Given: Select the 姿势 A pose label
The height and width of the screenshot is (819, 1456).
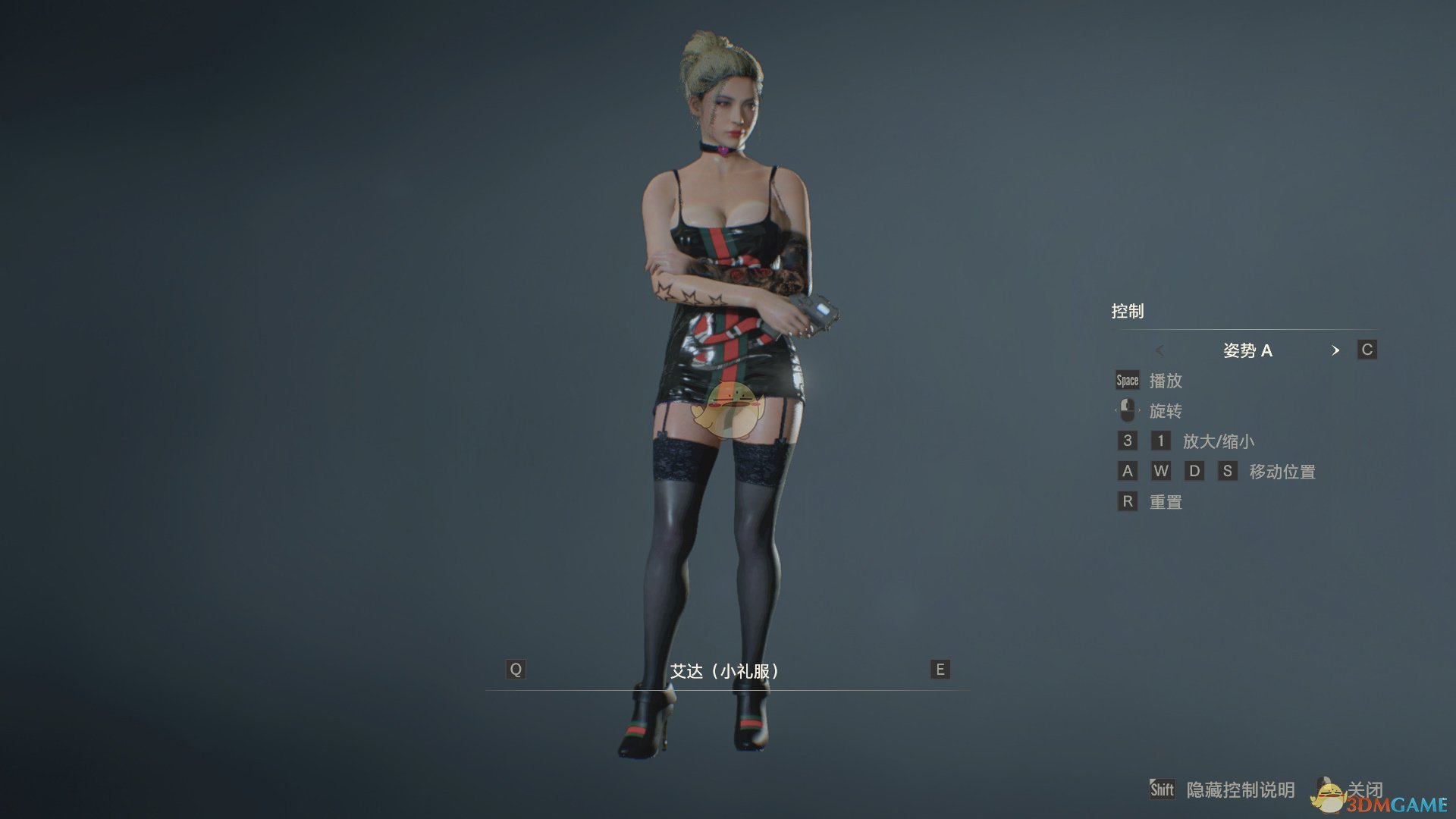Looking at the screenshot, I should (1248, 350).
